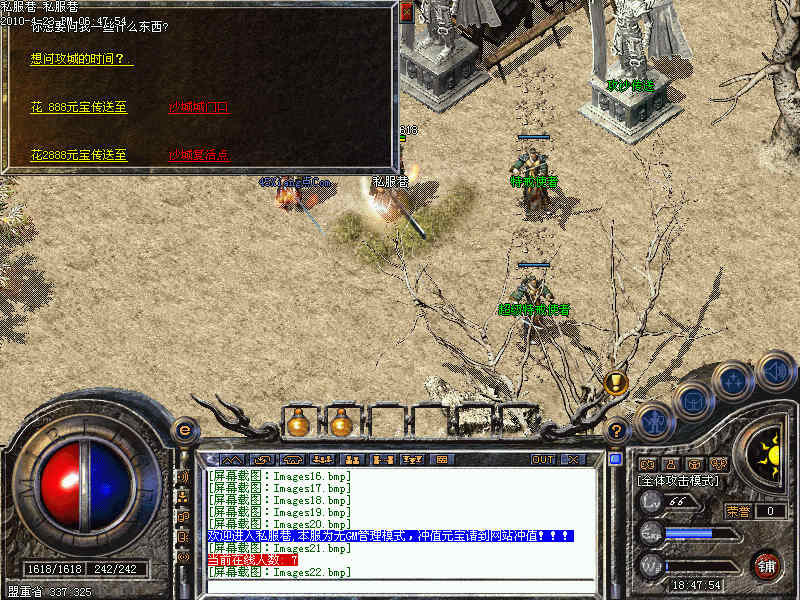Toggle sound with the speaker button
The height and width of the screenshot is (600, 800).
(x=775, y=370)
